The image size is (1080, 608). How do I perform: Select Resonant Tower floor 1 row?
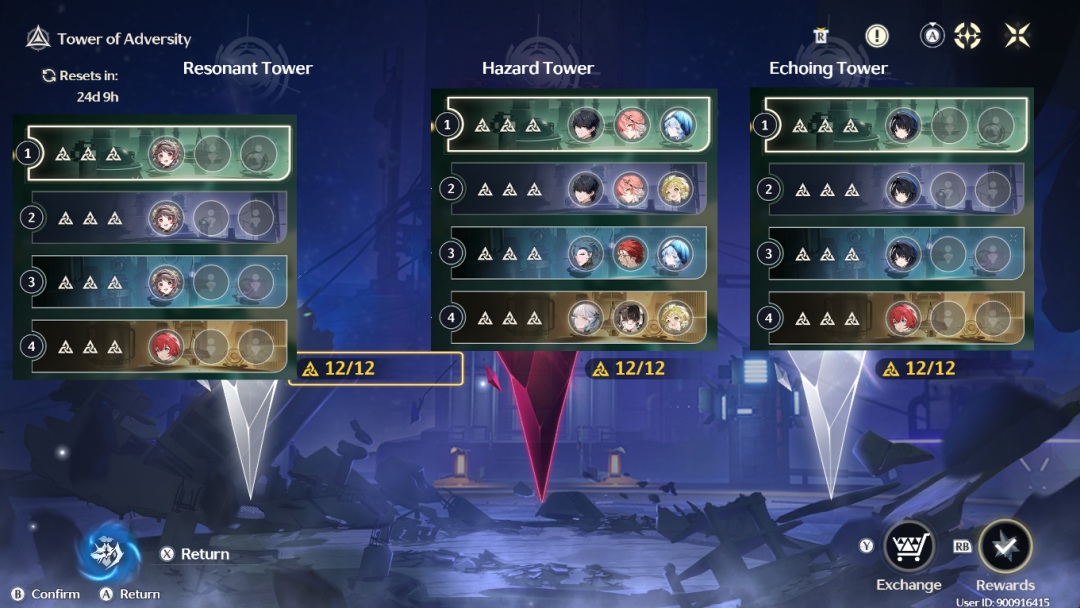click(160, 153)
